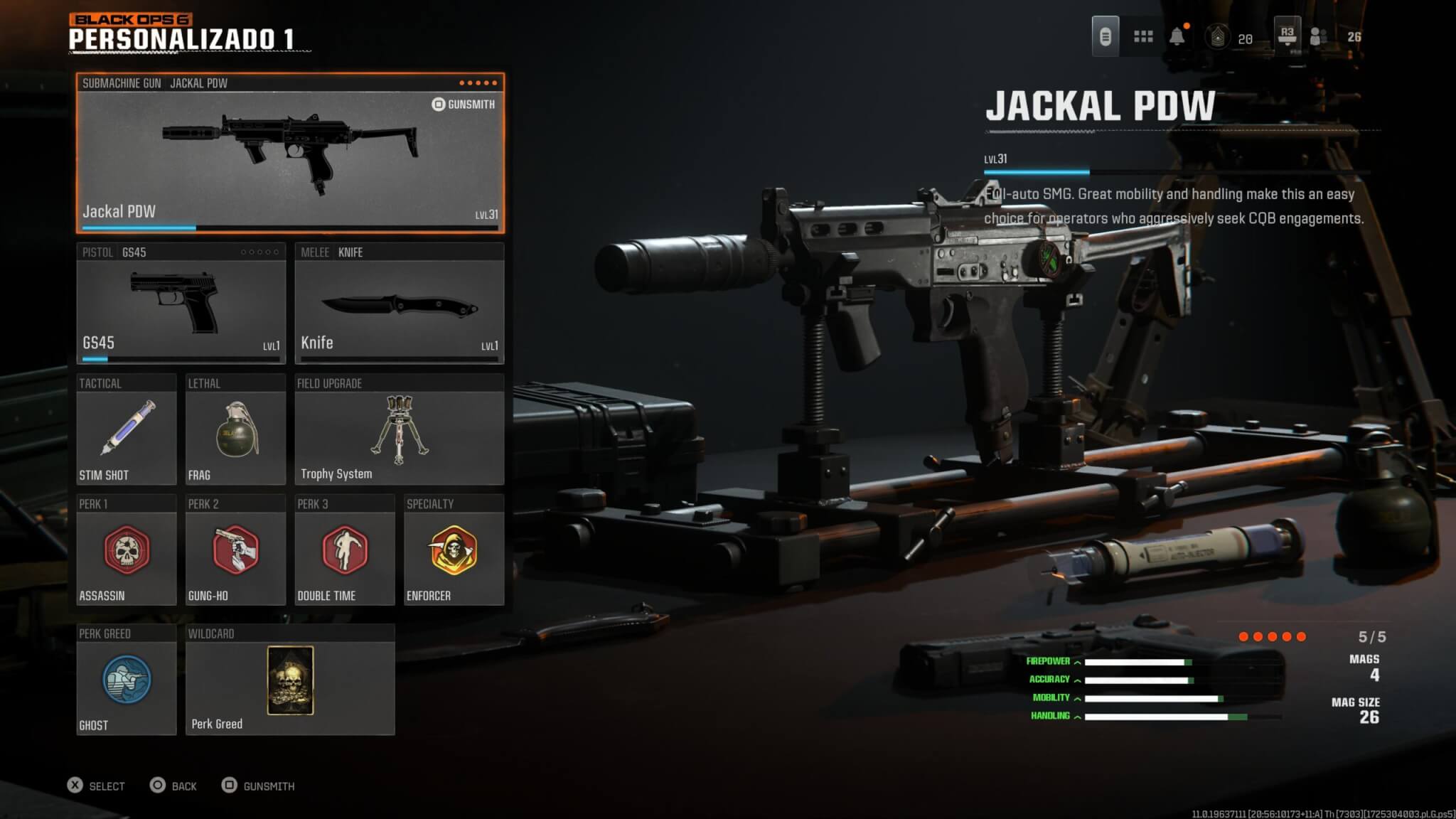Show the friends list icon

1318,36
